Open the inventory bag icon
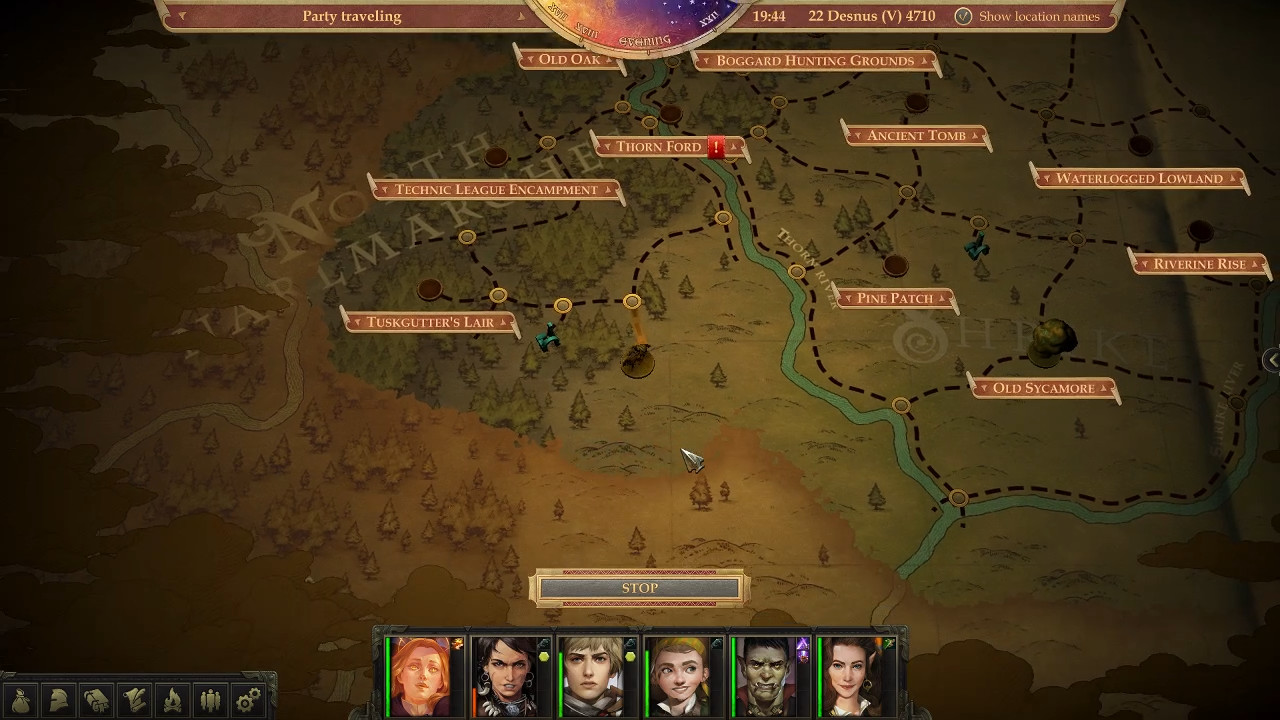Screen dimensions: 1280x720 22,699
